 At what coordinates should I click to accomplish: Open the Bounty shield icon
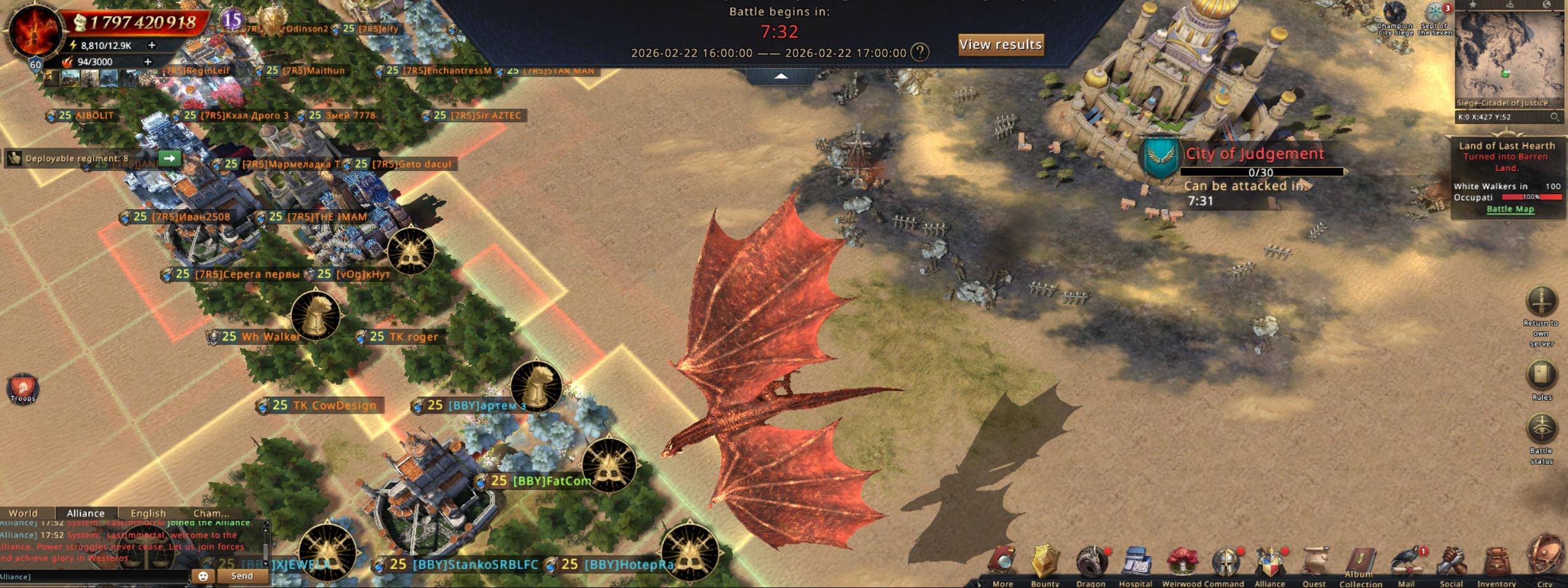(1045, 564)
